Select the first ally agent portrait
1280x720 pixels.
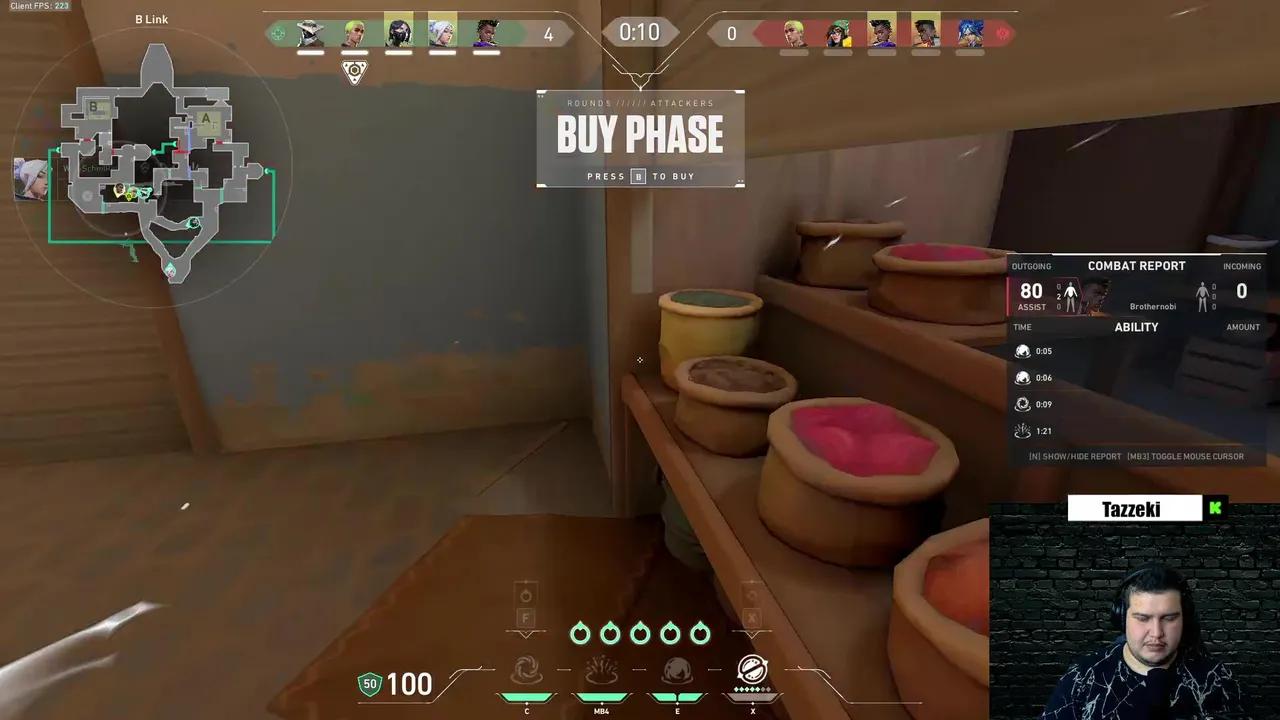(310, 31)
